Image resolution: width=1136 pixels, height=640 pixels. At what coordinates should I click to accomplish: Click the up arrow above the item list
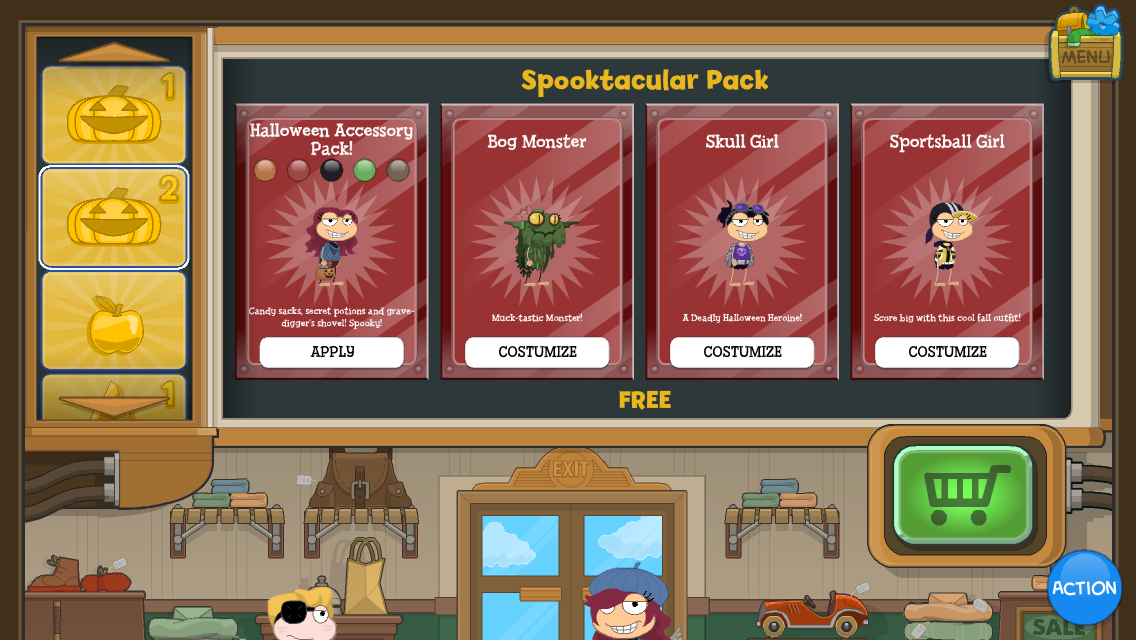(x=114, y=52)
